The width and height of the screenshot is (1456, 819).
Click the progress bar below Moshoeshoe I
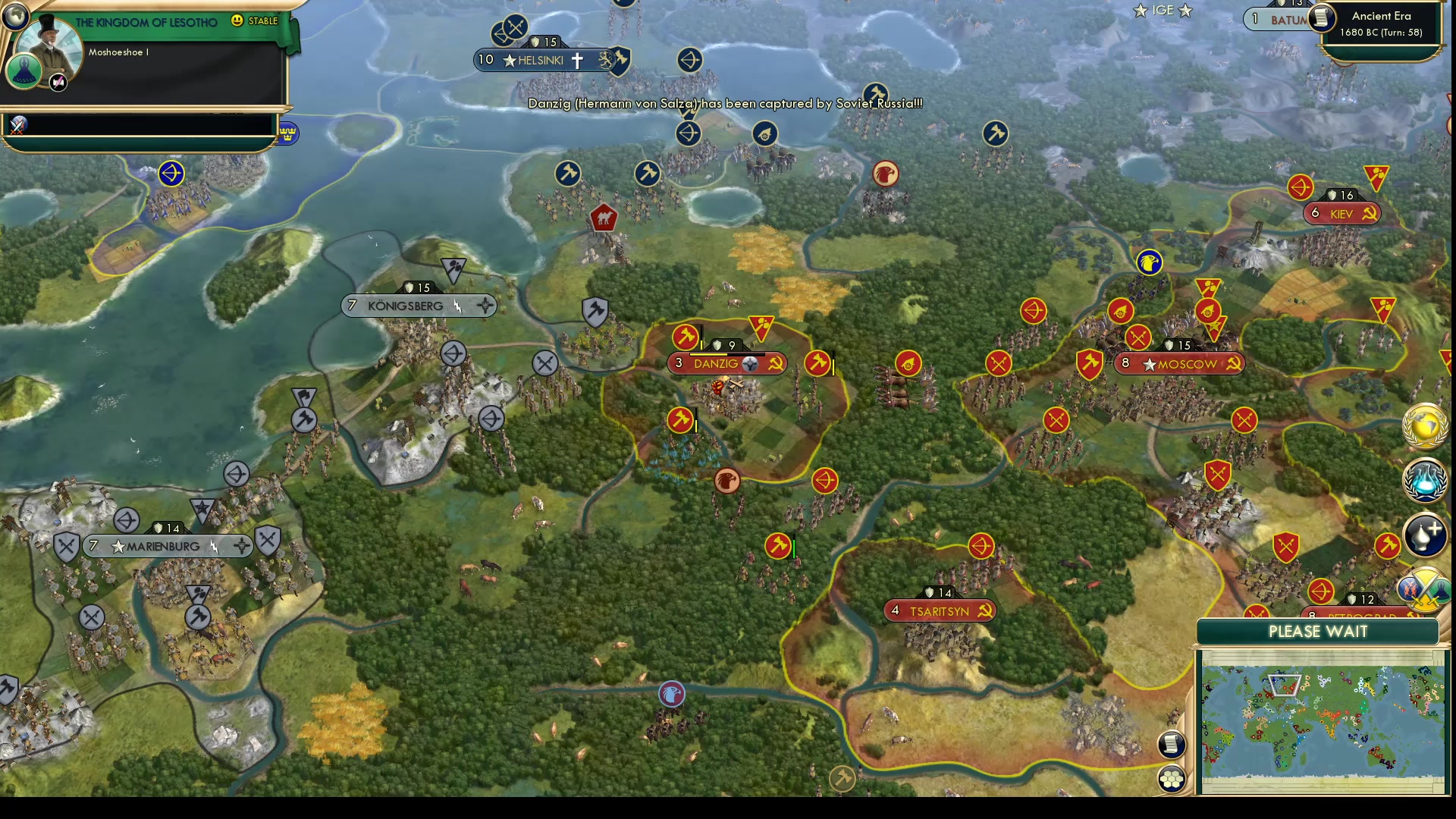pos(140,125)
